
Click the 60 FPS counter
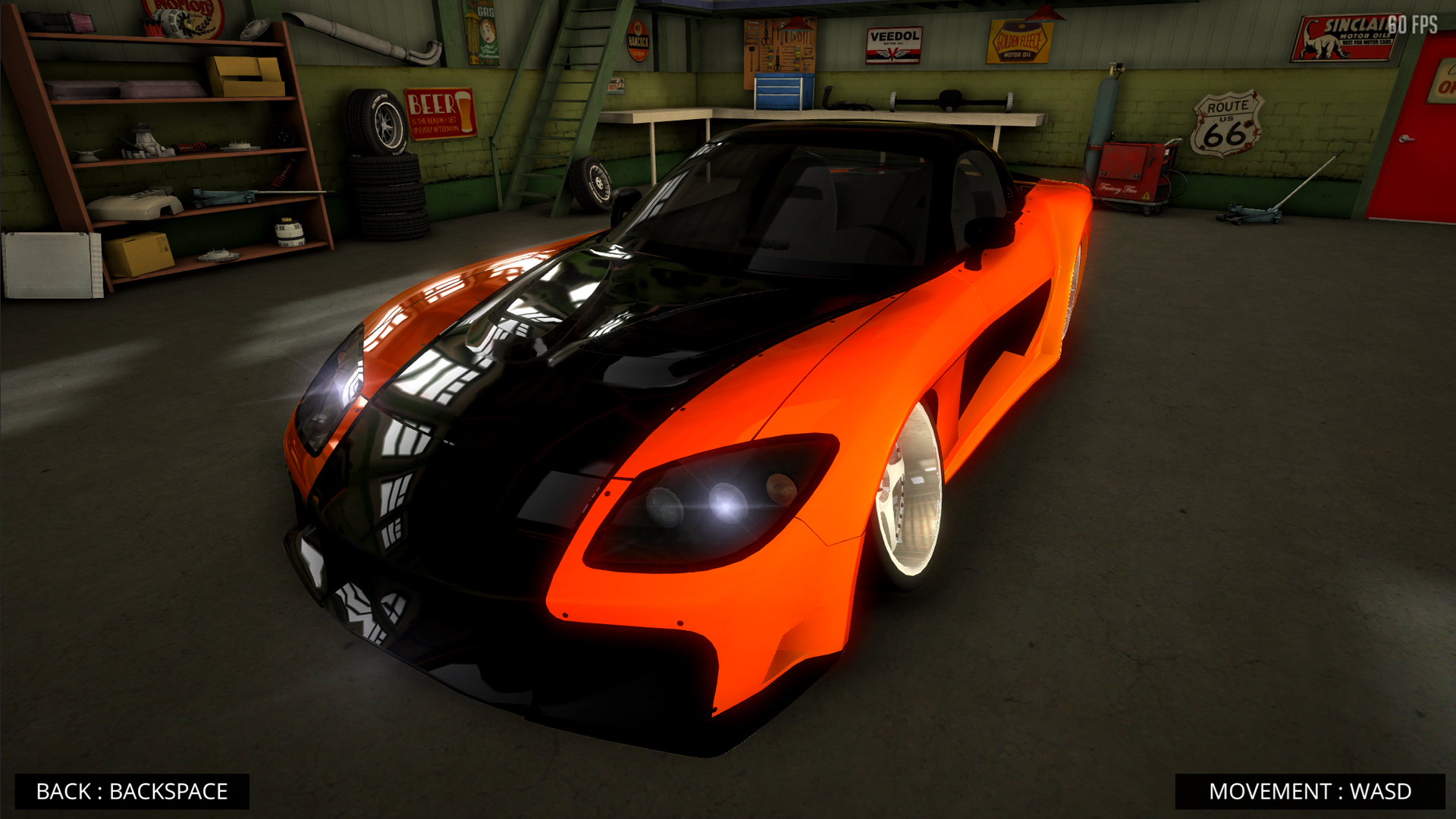1412,25
